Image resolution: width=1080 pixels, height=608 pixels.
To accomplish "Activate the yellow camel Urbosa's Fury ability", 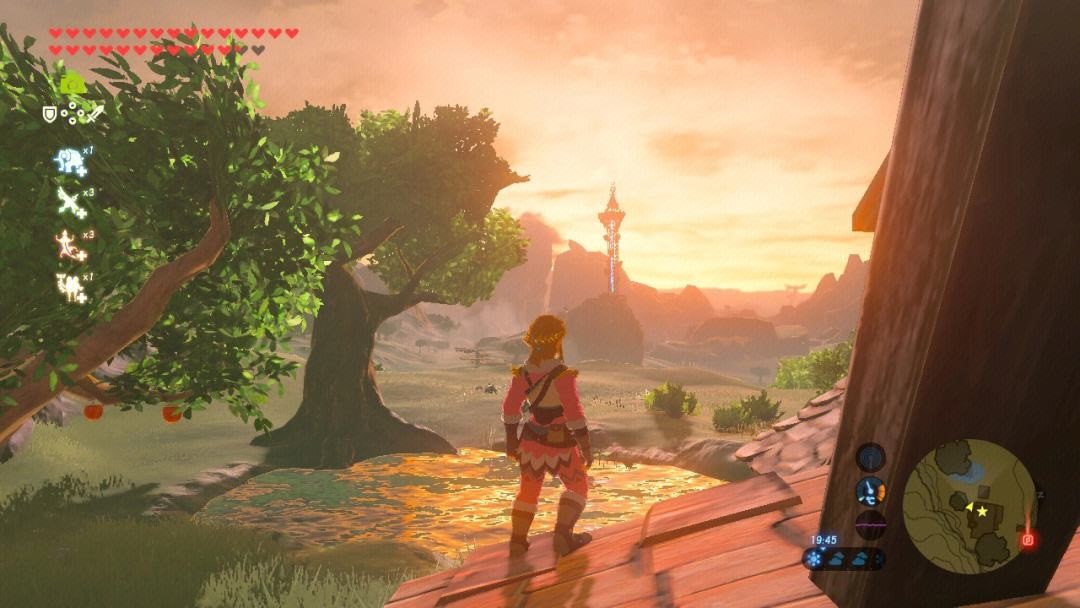I will pyautogui.click(x=69, y=287).
